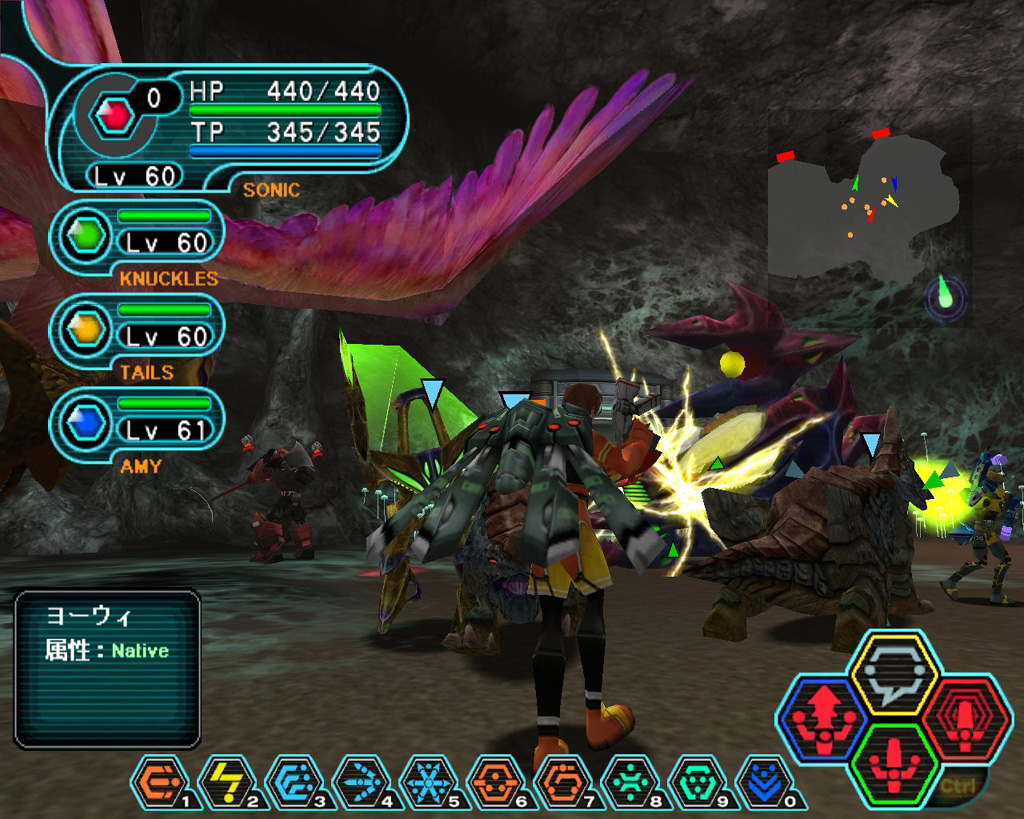The width and height of the screenshot is (1024, 819).
Task: Select the orange technique in hotbar slot 6
Action: pos(495,781)
